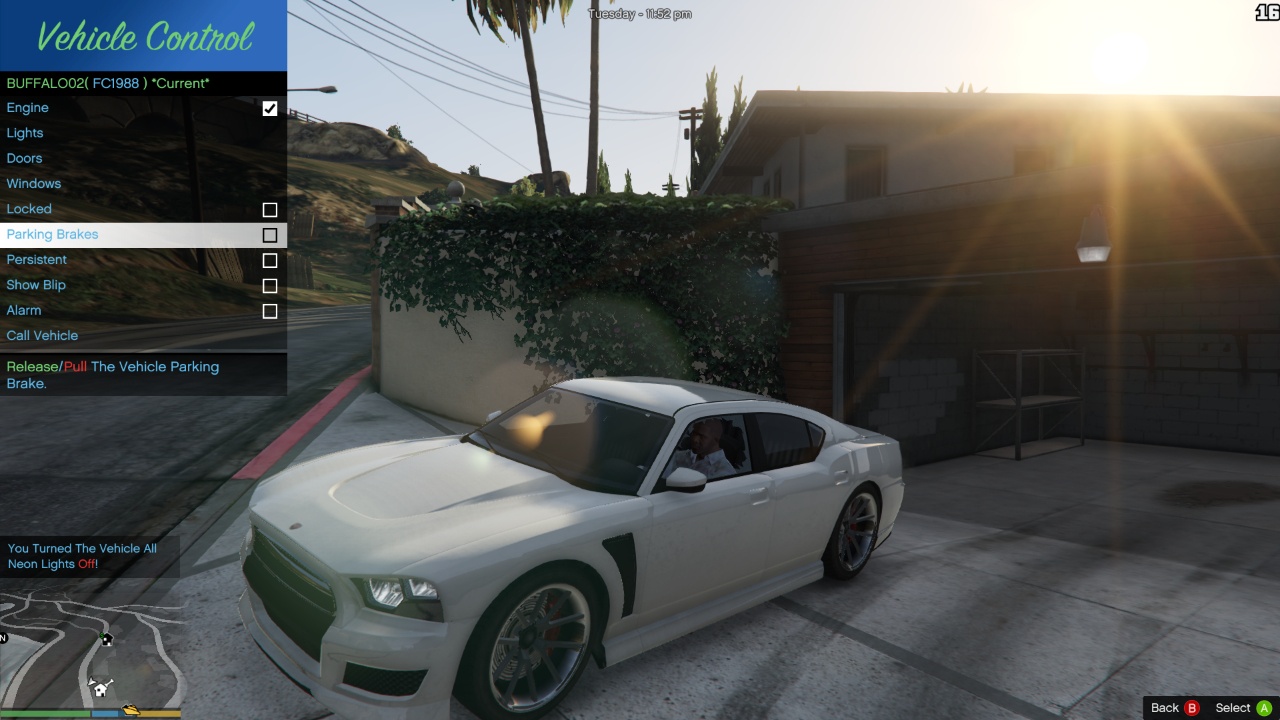Click the neon lights notification message
Screen dimensions: 1280x720
click(x=84, y=556)
